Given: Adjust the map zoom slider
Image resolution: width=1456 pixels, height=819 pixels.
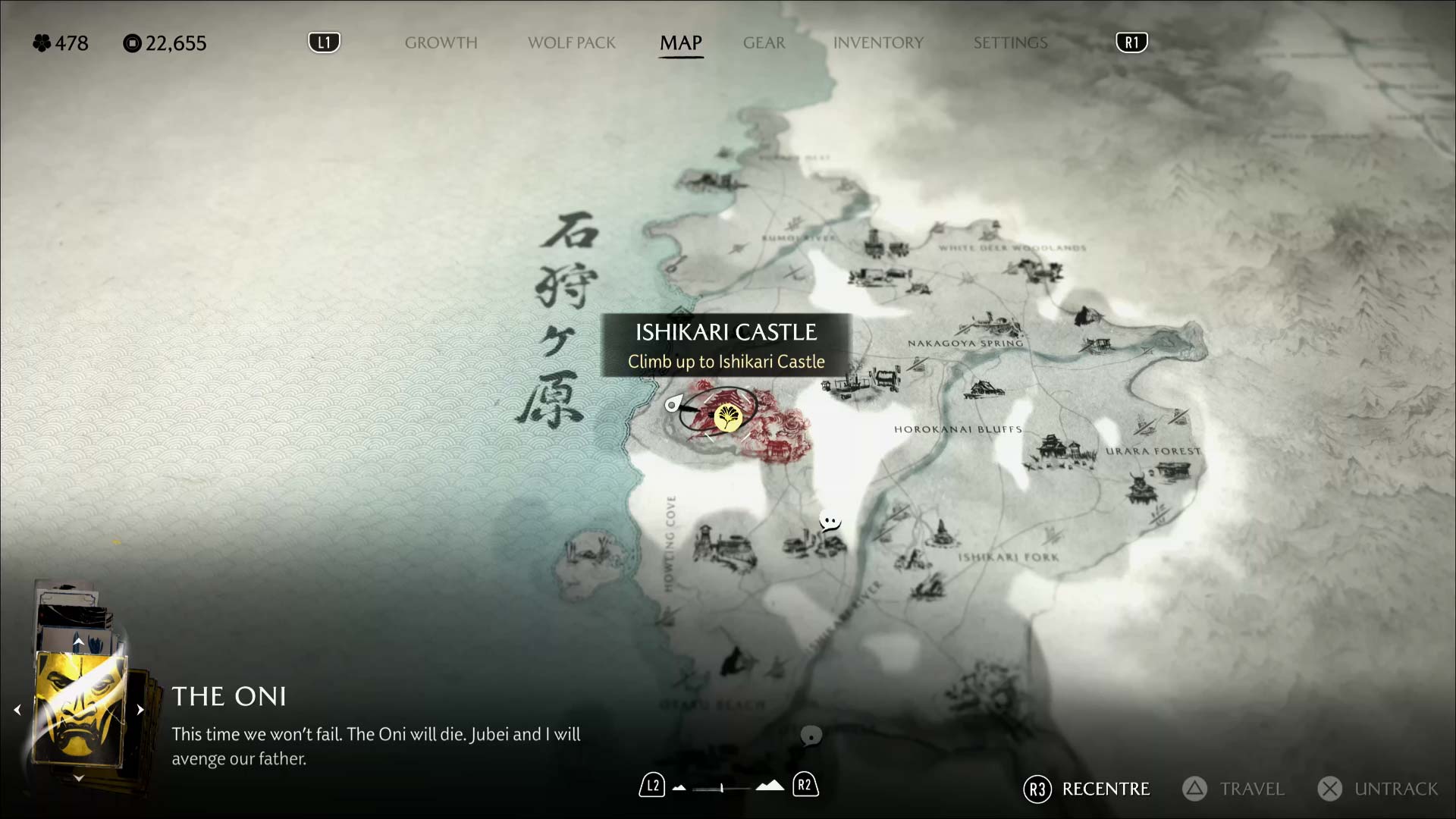Looking at the screenshot, I should point(722,788).
